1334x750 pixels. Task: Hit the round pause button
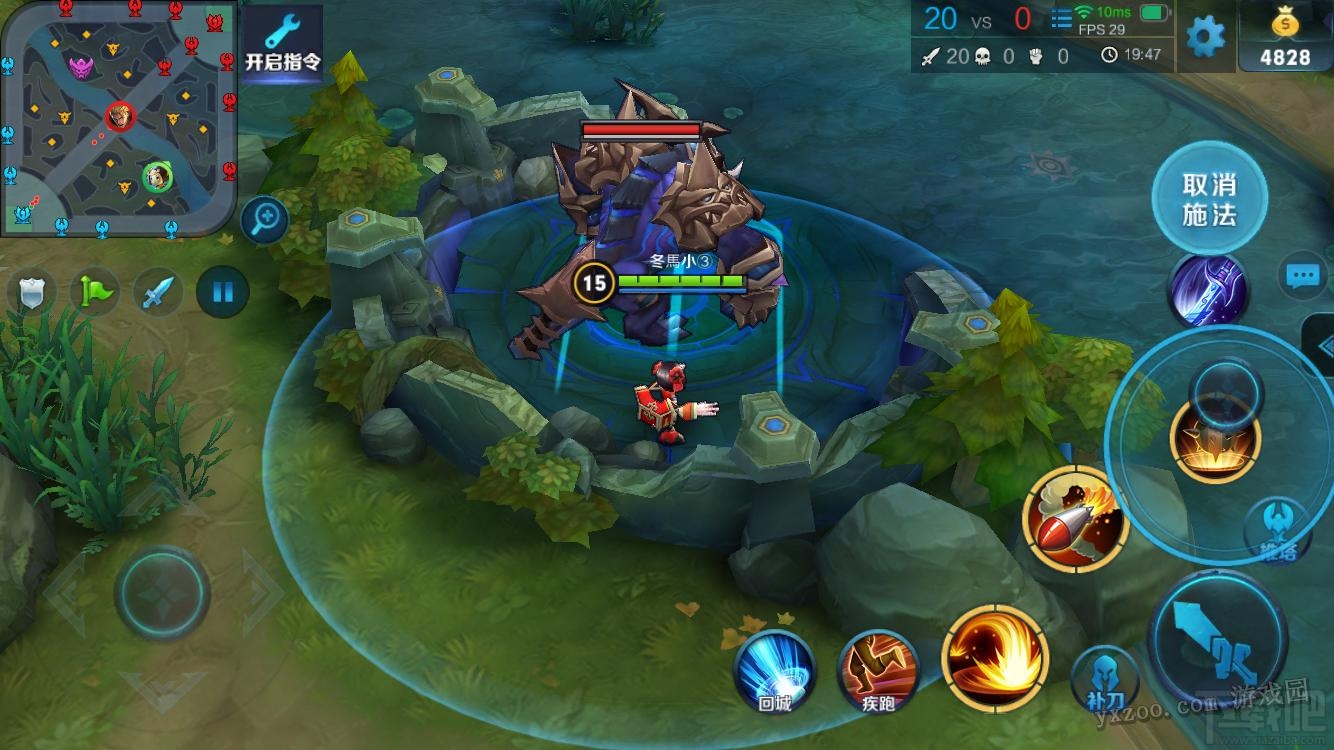pos(222,293)
